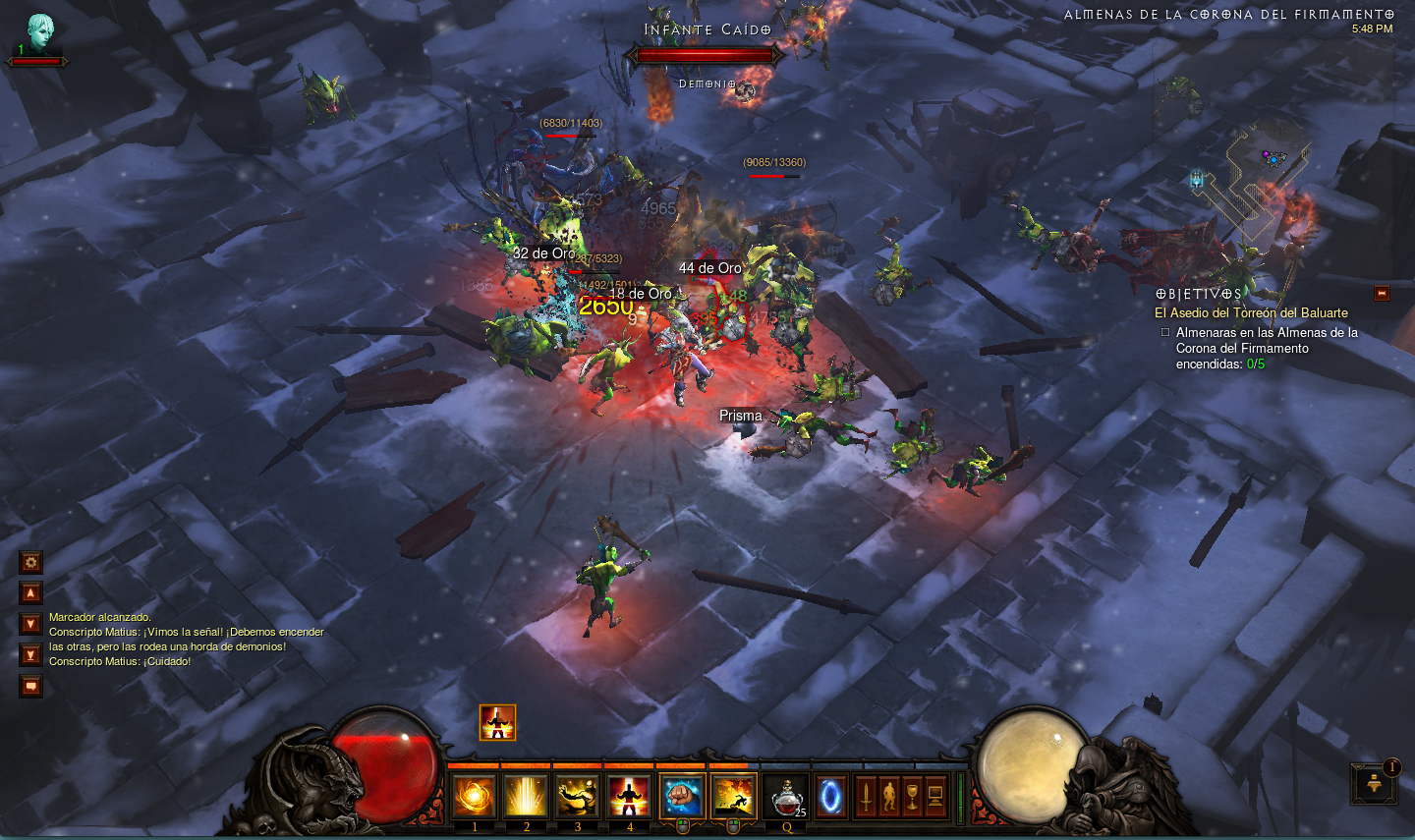Image resolution: width=1415 pixels, height=840 pixels.
Task: Activate the swirling fire orb skill in slot 1
Action: (x=474, y=796)
